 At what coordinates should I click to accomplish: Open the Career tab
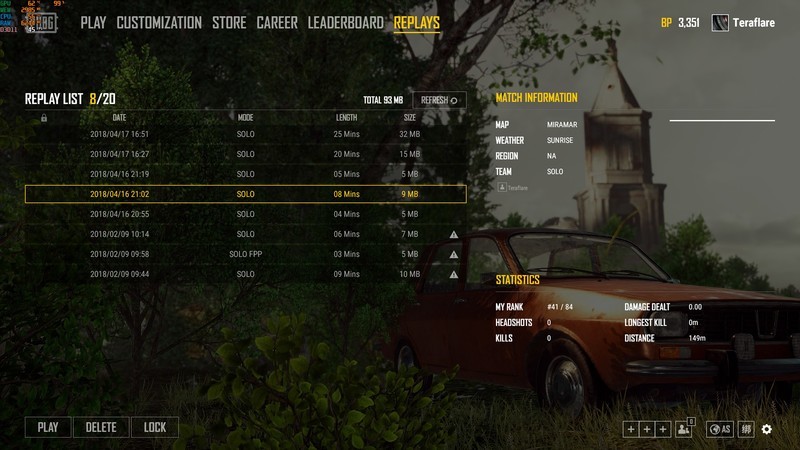tap(277, 22)
